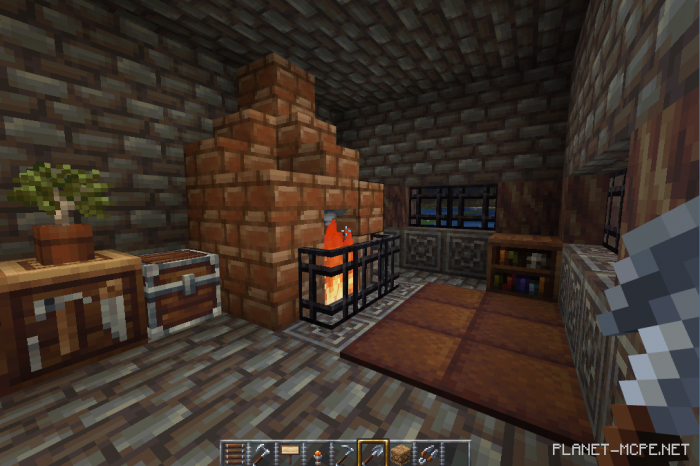Pick the torch from the hotbar

click(x=317, y=453)
